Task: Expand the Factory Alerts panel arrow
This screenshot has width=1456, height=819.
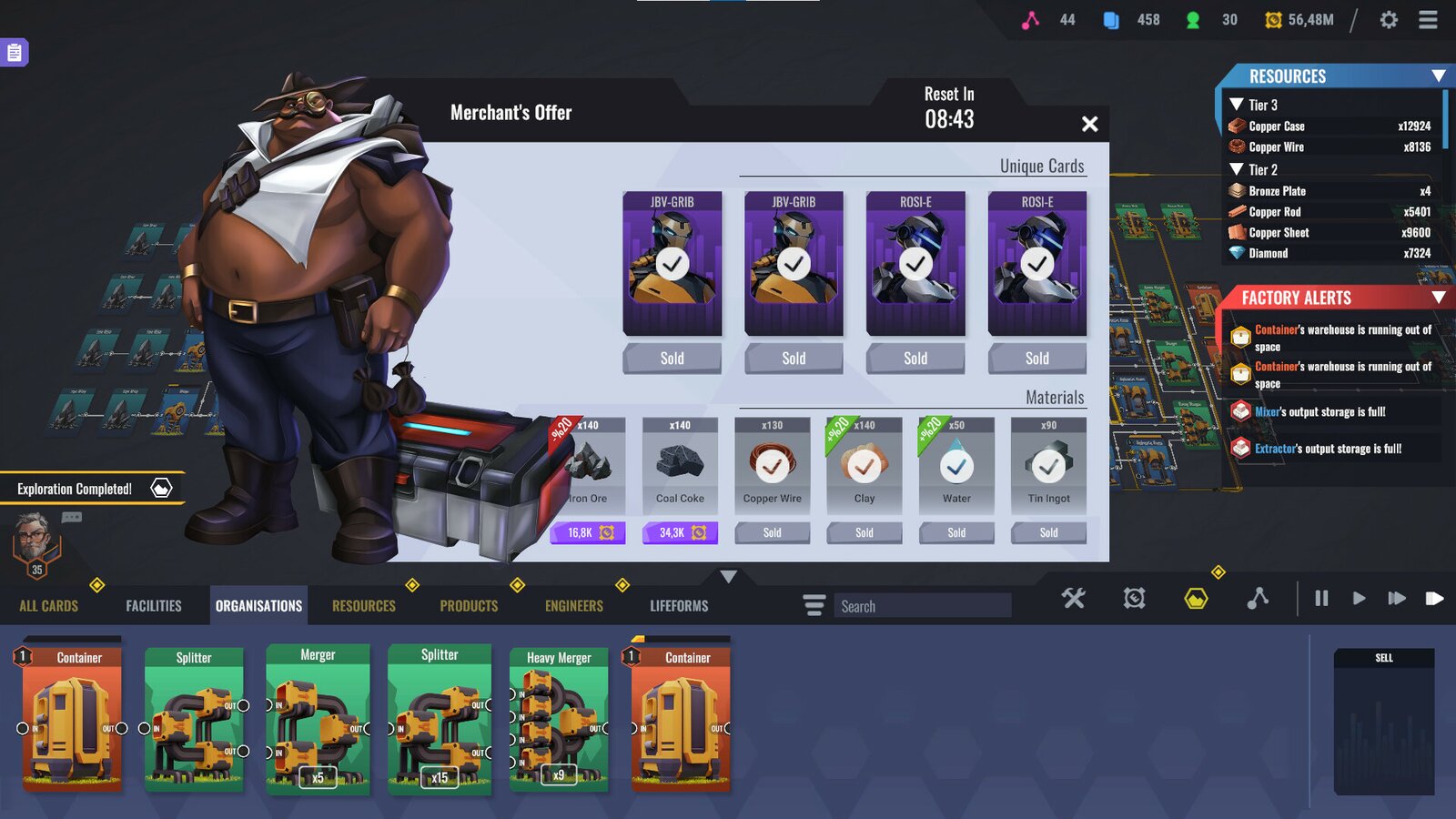Action: (x=1441, y=298)
